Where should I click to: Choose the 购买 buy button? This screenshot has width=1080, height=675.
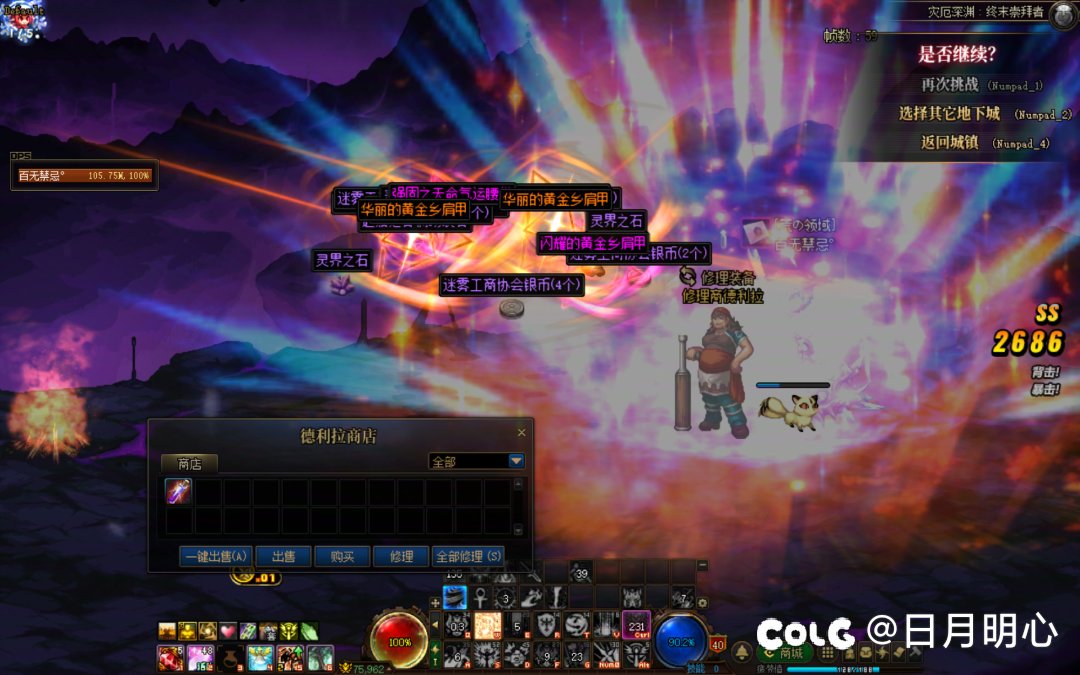(x=342, y=557)
